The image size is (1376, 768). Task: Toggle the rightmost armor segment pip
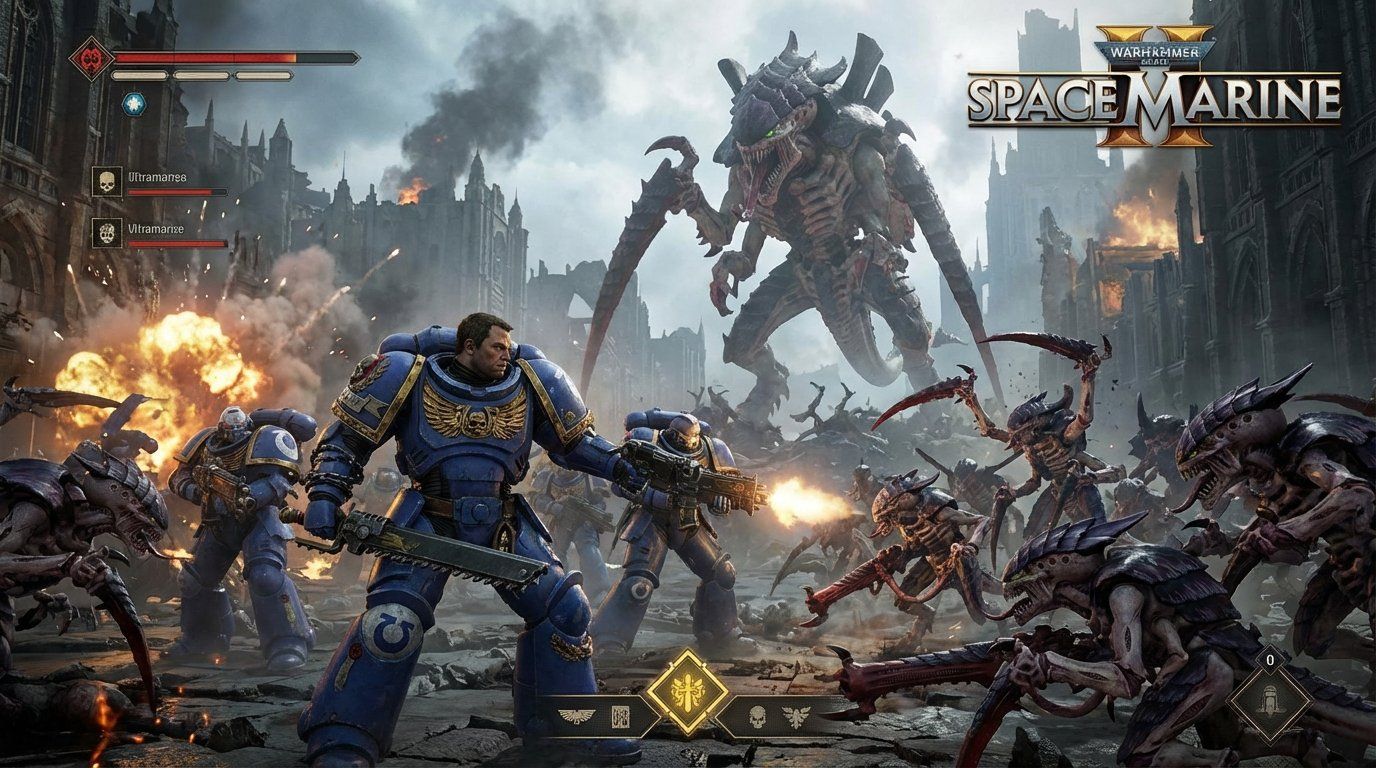tap(263, 75)
